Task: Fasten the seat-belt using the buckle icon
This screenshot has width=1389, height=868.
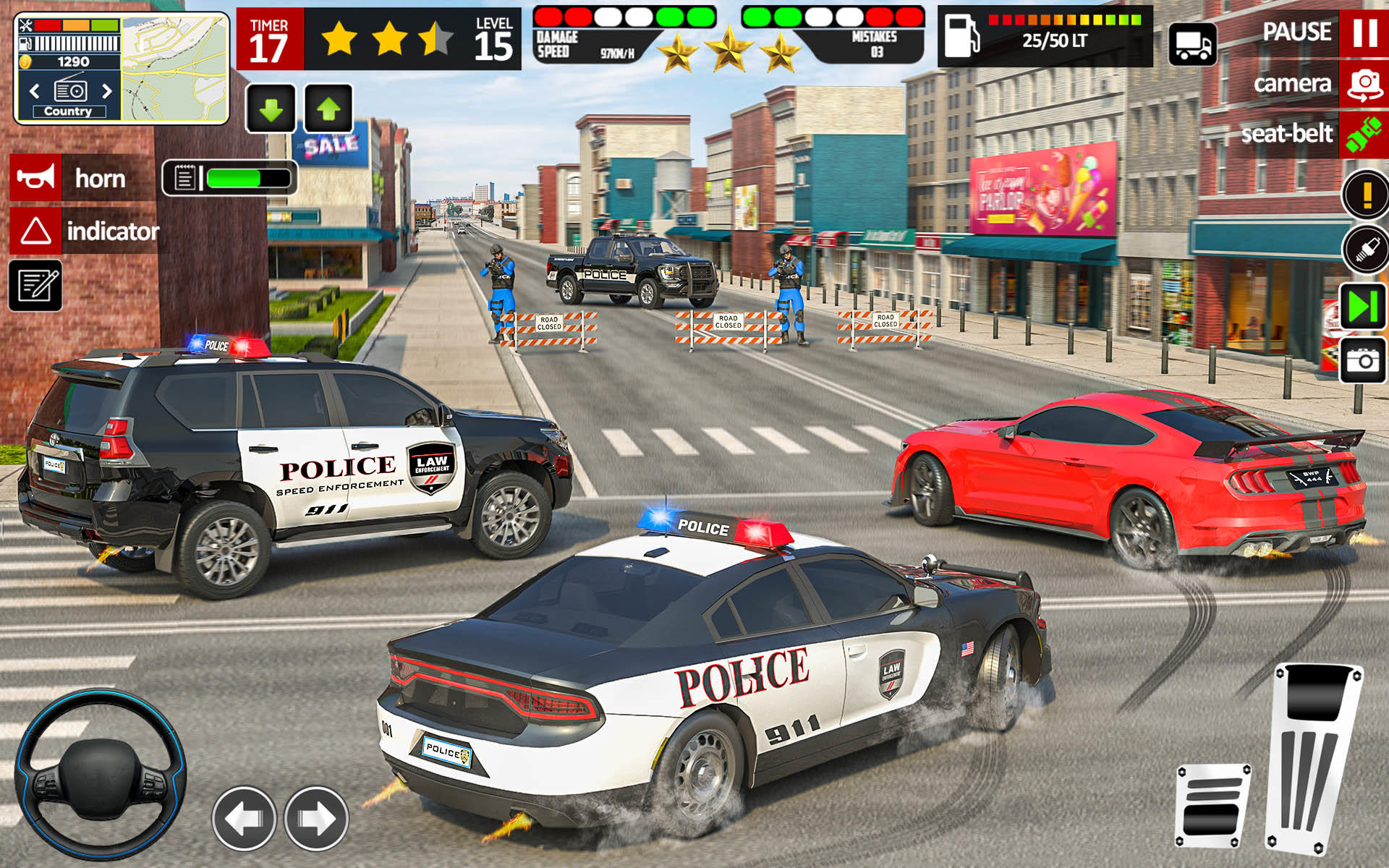Action: point(1363,135)
